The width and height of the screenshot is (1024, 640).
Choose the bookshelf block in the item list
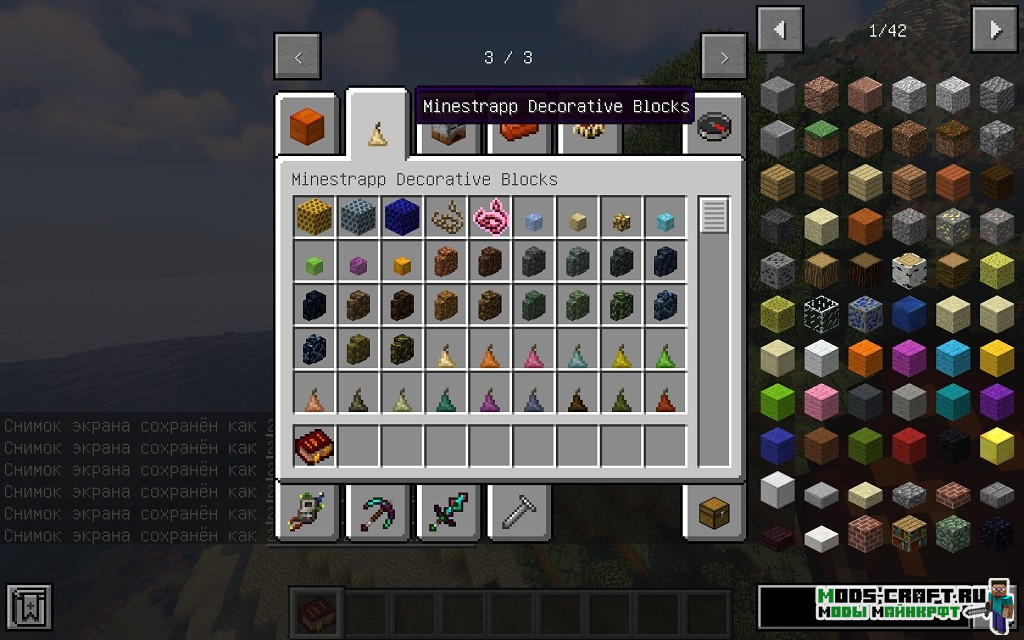coord(909,534)
